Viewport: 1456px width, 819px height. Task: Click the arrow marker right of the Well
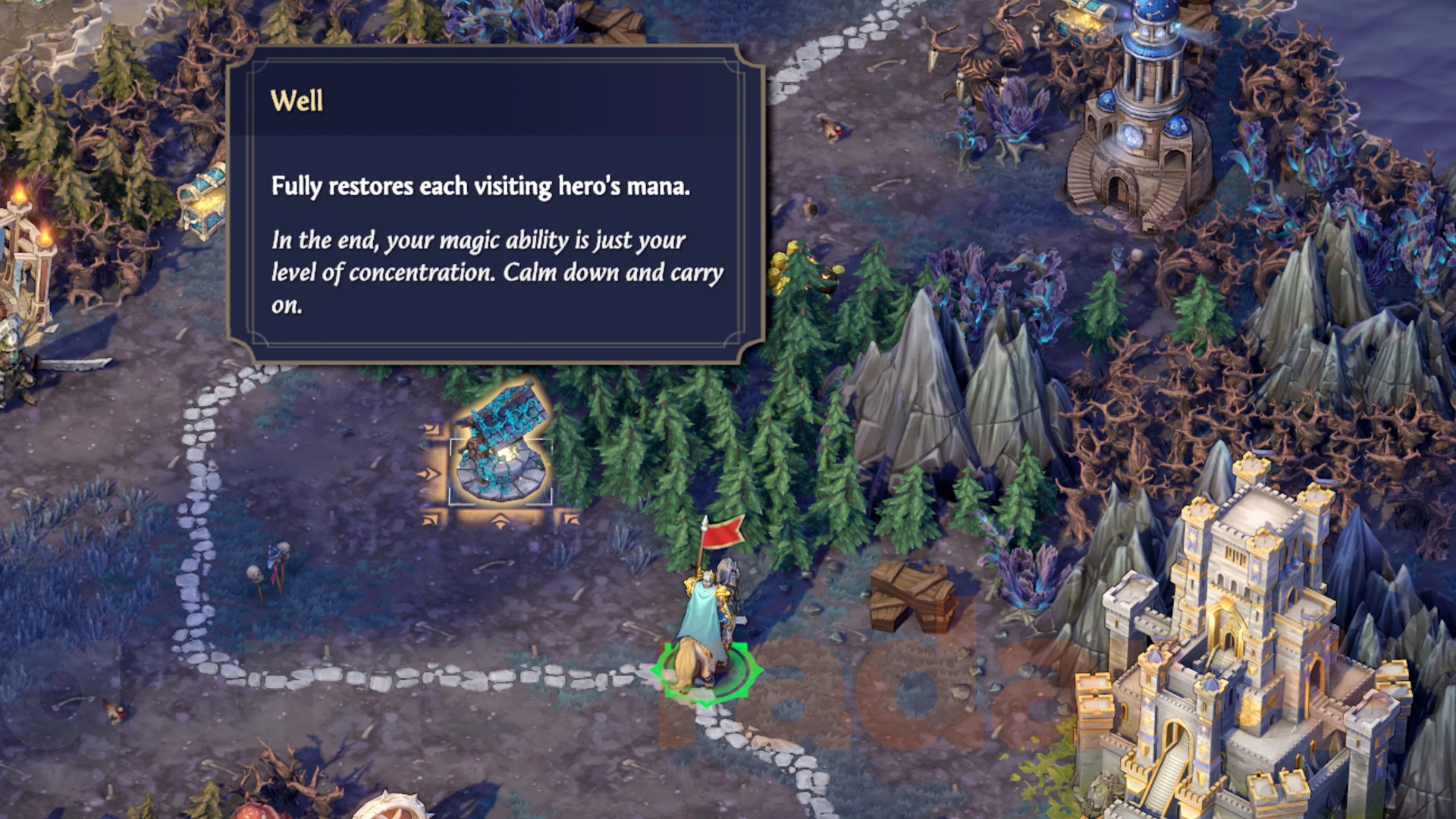tap(573, 519)
